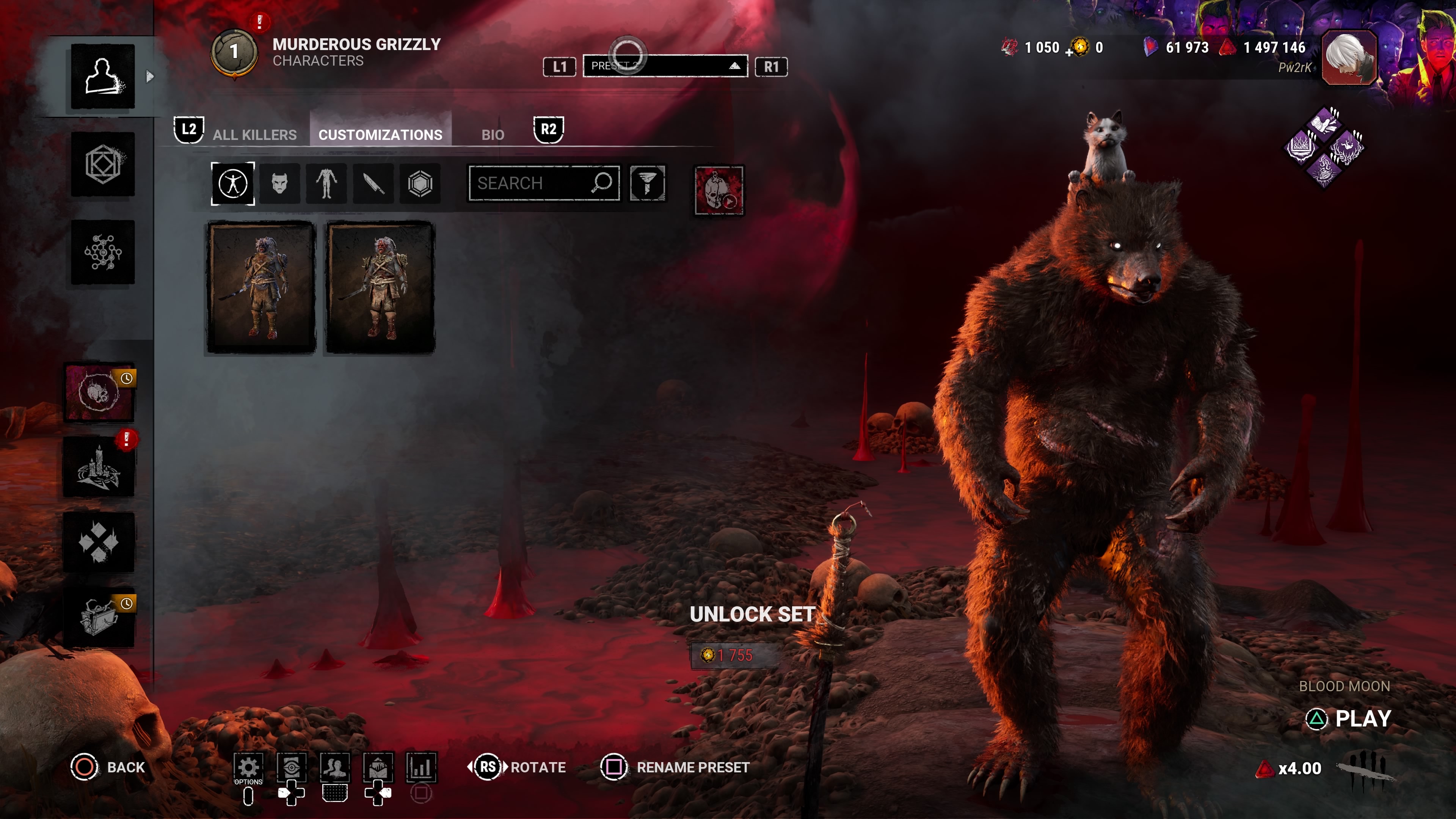Screen dimensions: 1456x819
Task: Open the preset dropdown
Action: [665, 66]
